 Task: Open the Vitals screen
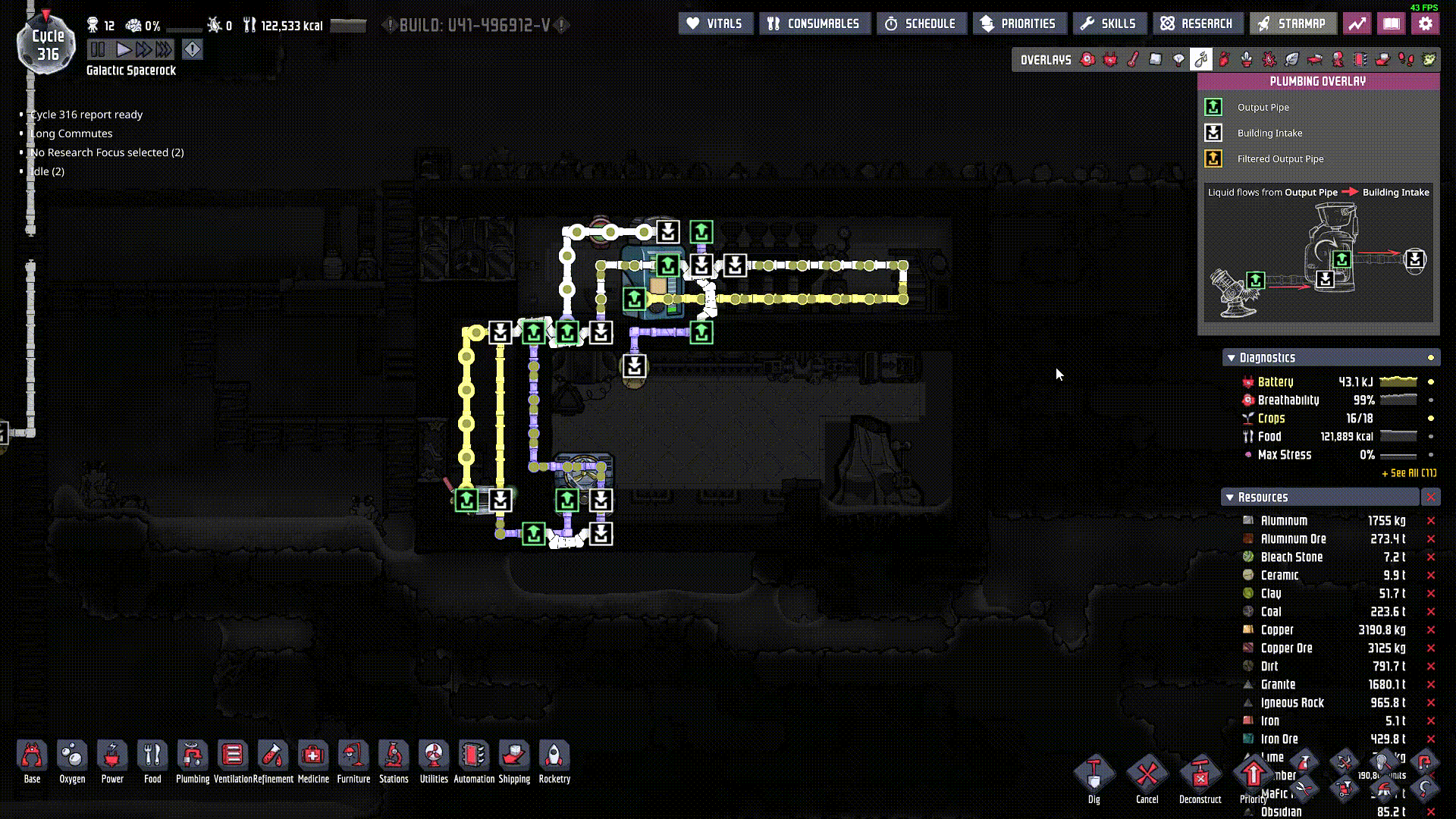(x=715, y=24)
